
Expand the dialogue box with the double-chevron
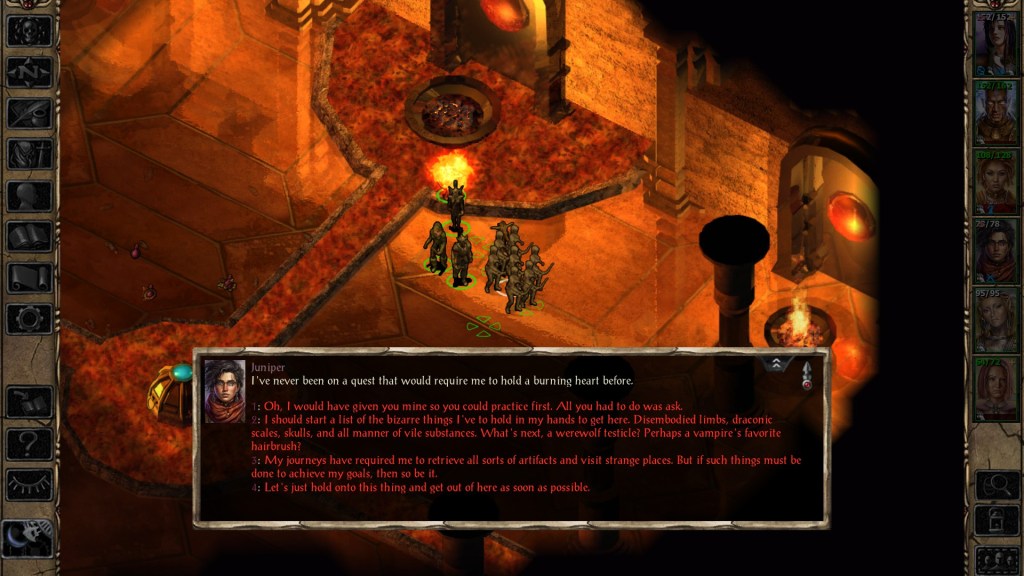(x=778, y=364)
